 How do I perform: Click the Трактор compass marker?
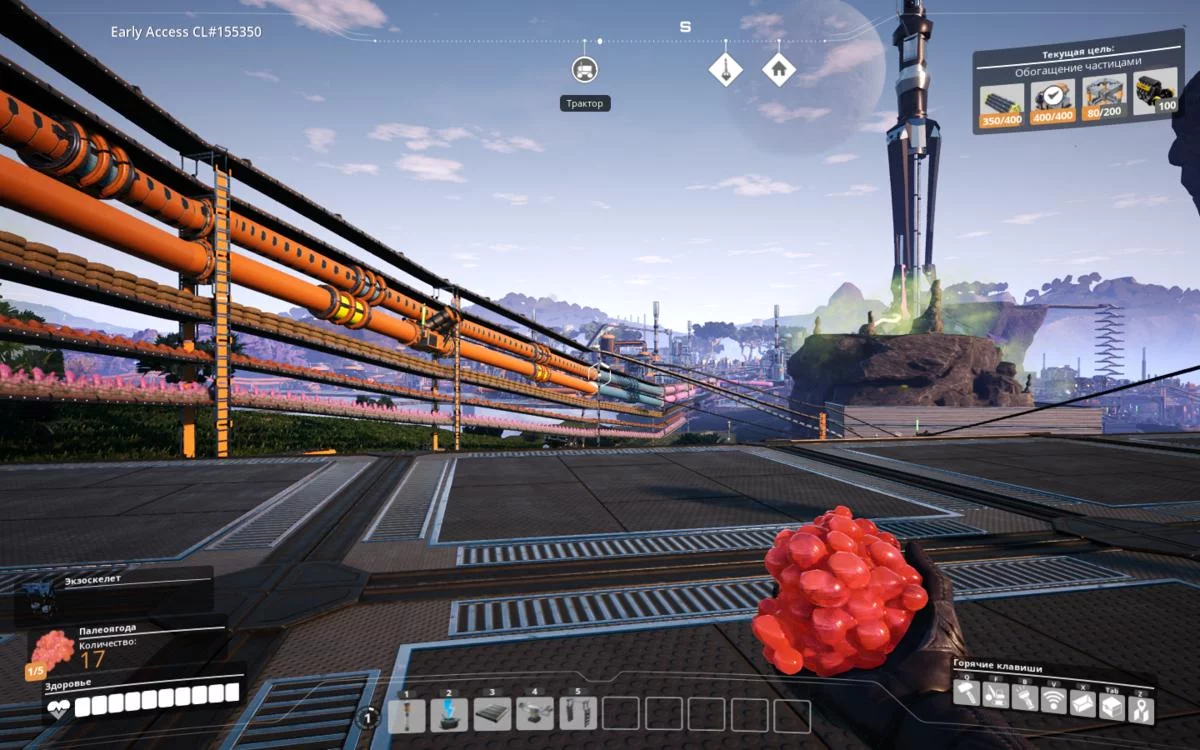pyautogui.click(x=585, y=69)
